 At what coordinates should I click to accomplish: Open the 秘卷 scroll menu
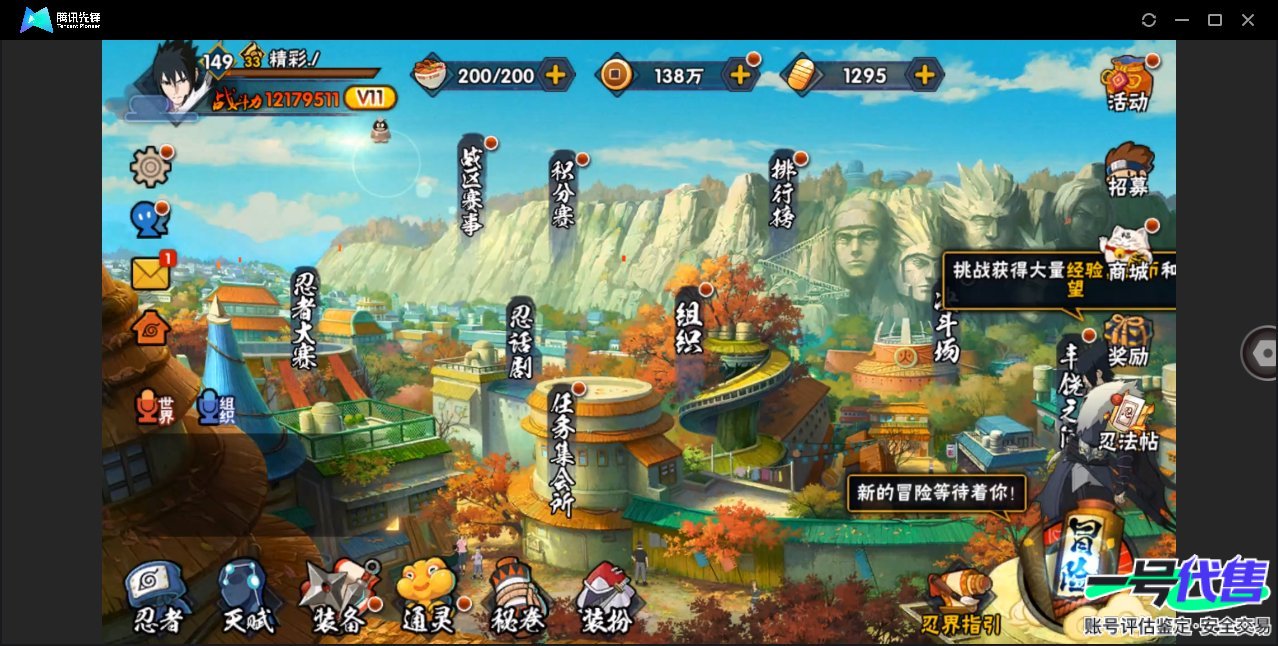click(518, 598)
